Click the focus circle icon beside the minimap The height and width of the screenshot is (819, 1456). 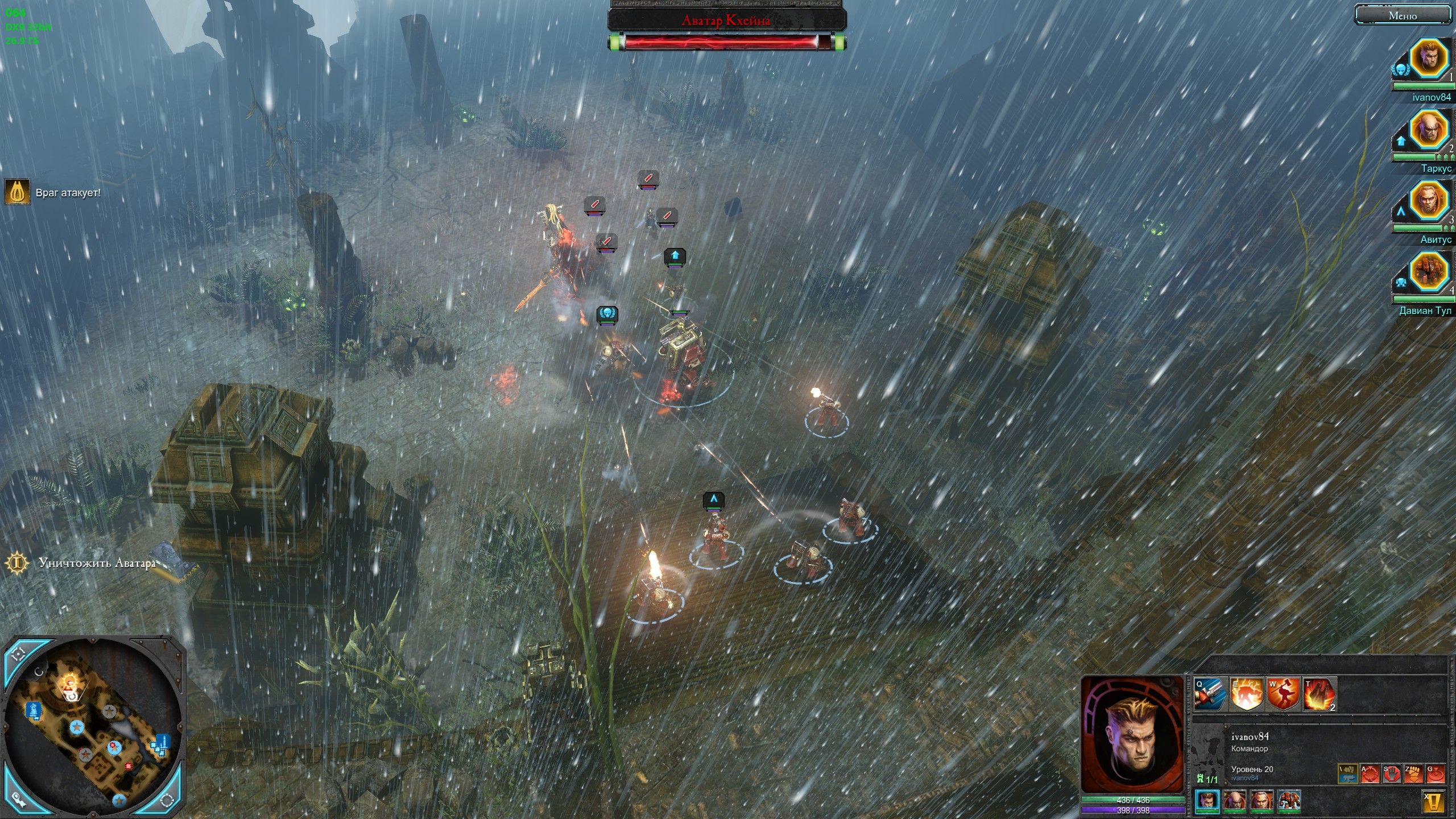[x=166, y=801]
